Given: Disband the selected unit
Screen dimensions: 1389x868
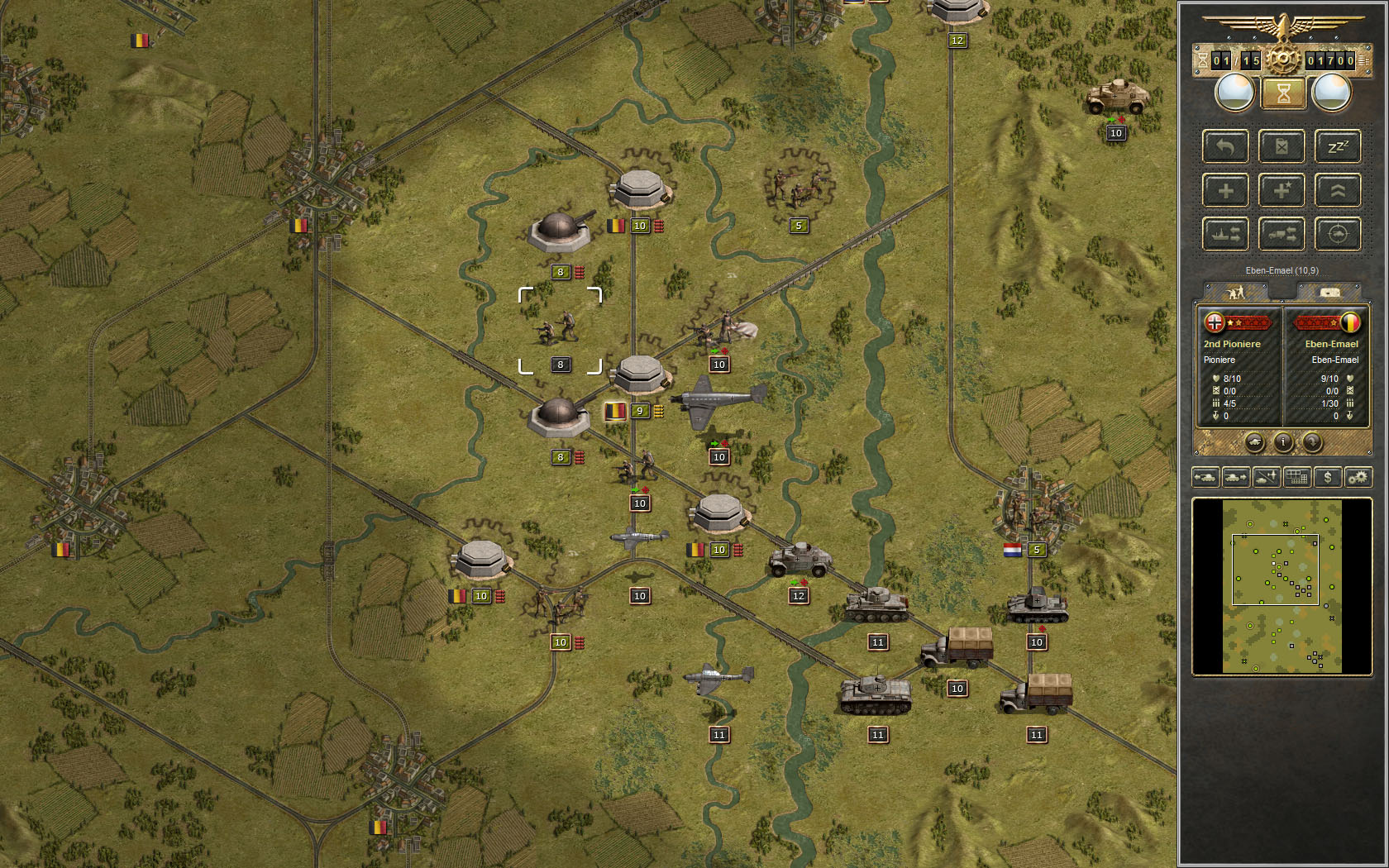Looking at the screenshot, I should [x=1282, y=146].
